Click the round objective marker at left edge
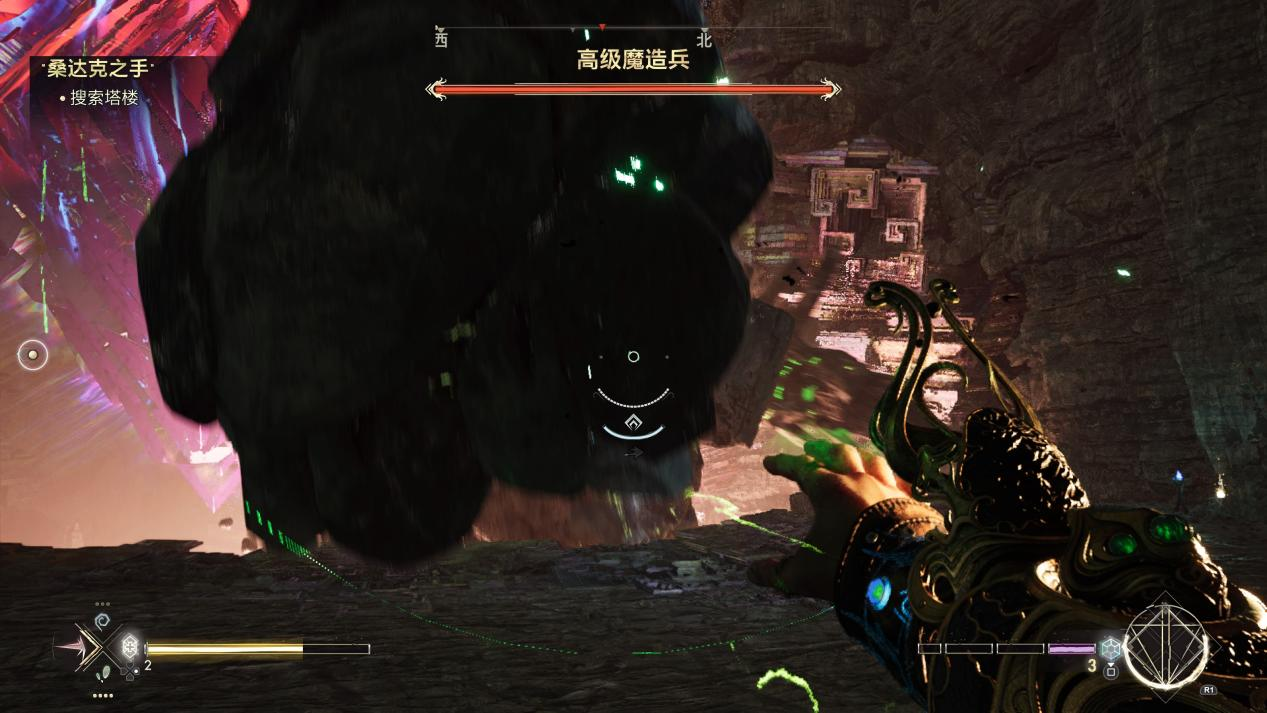Viewport: 1267px width, 713px height. tap(33, 354)
